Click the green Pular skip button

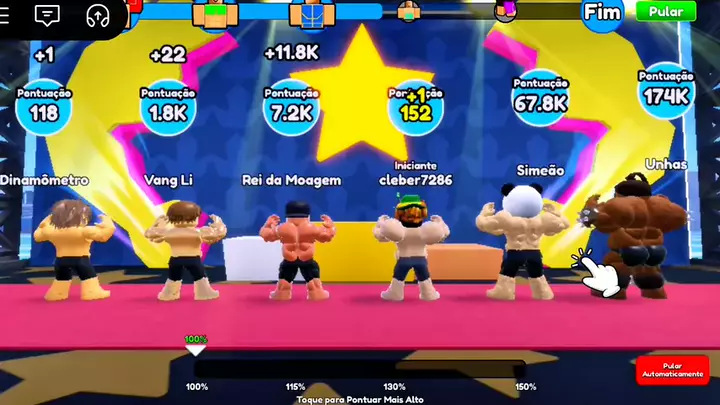(666, 12)
